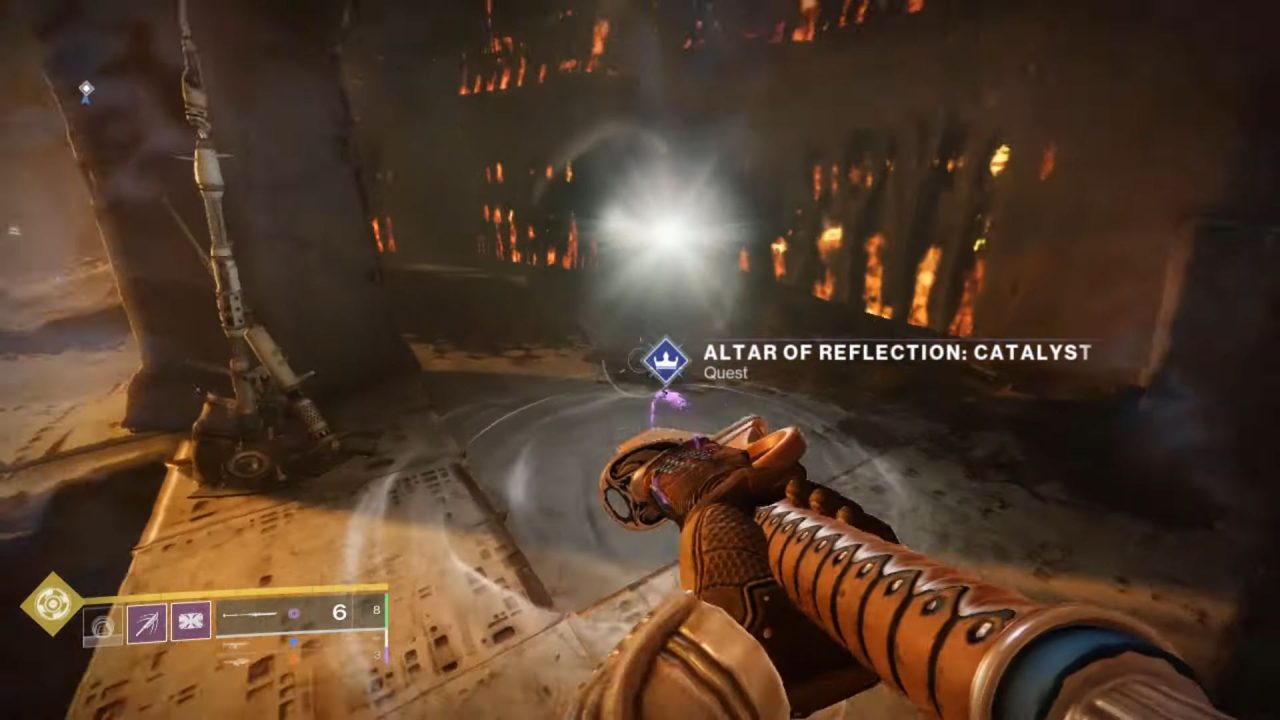Select the second stowed weapon icon
The width and height of the screenshot is (1280, 720).
click(237, 661)
